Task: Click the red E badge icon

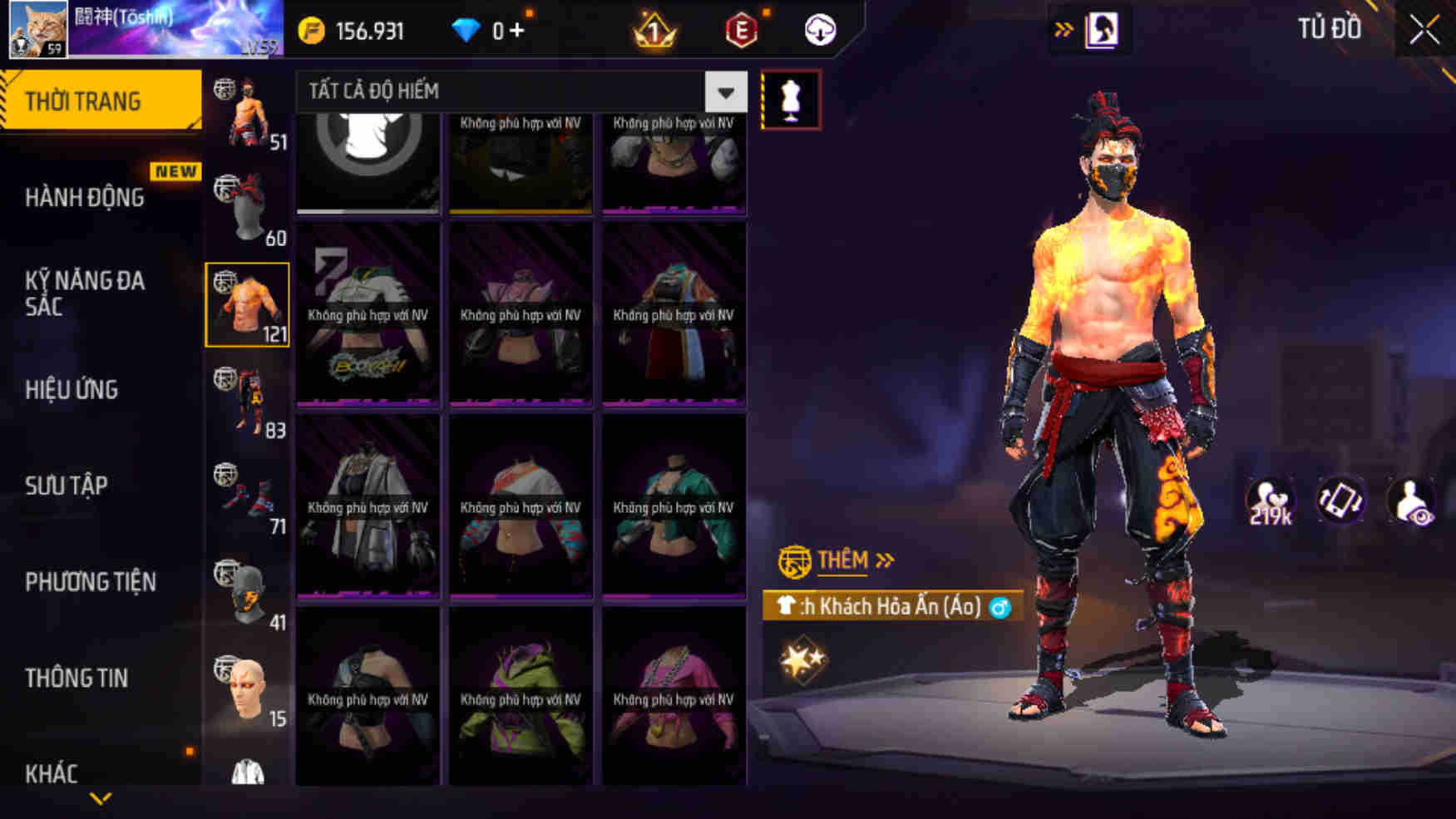Action: coord(743,31)
